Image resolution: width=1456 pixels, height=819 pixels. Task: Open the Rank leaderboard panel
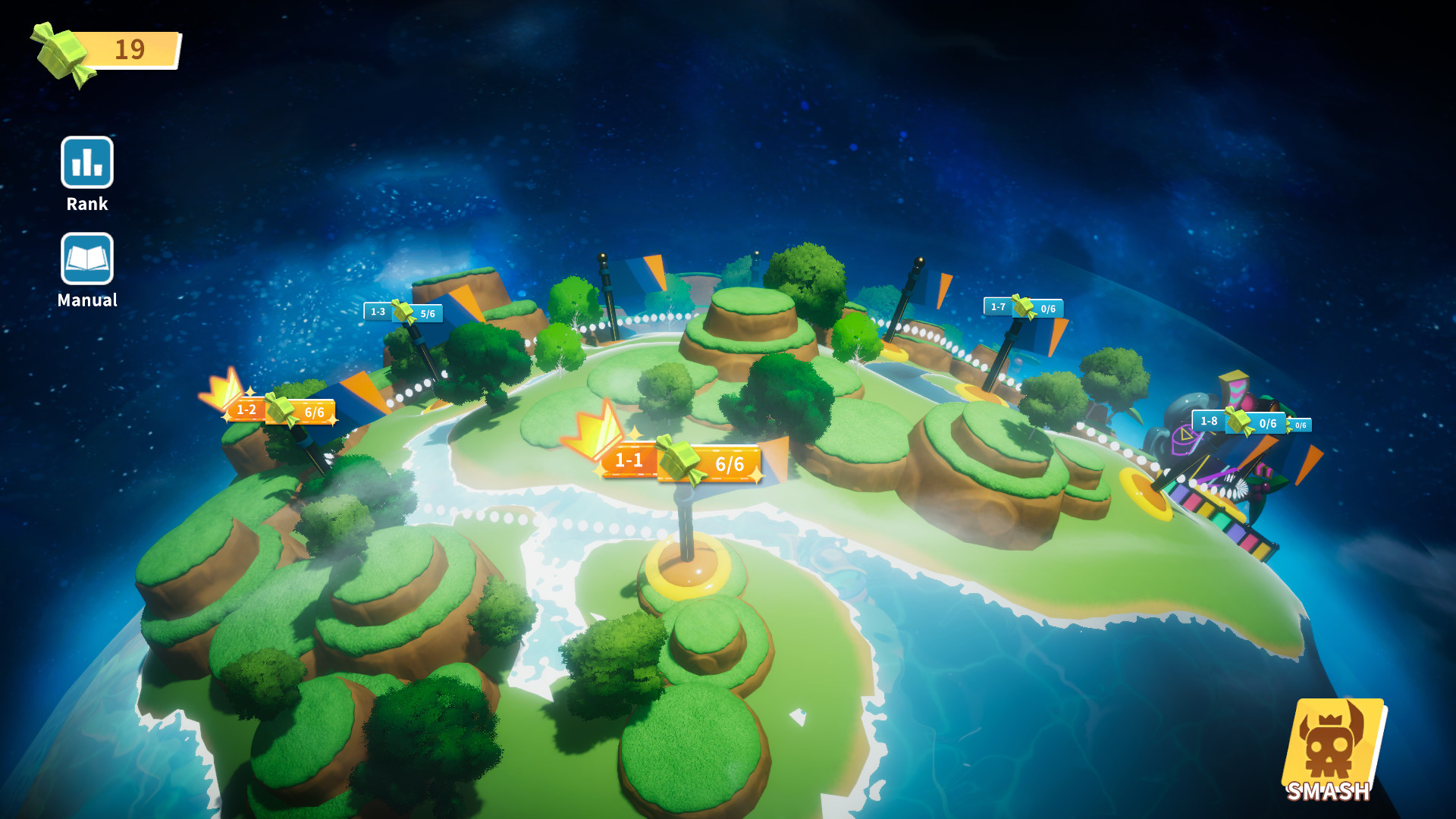(86, 162)
